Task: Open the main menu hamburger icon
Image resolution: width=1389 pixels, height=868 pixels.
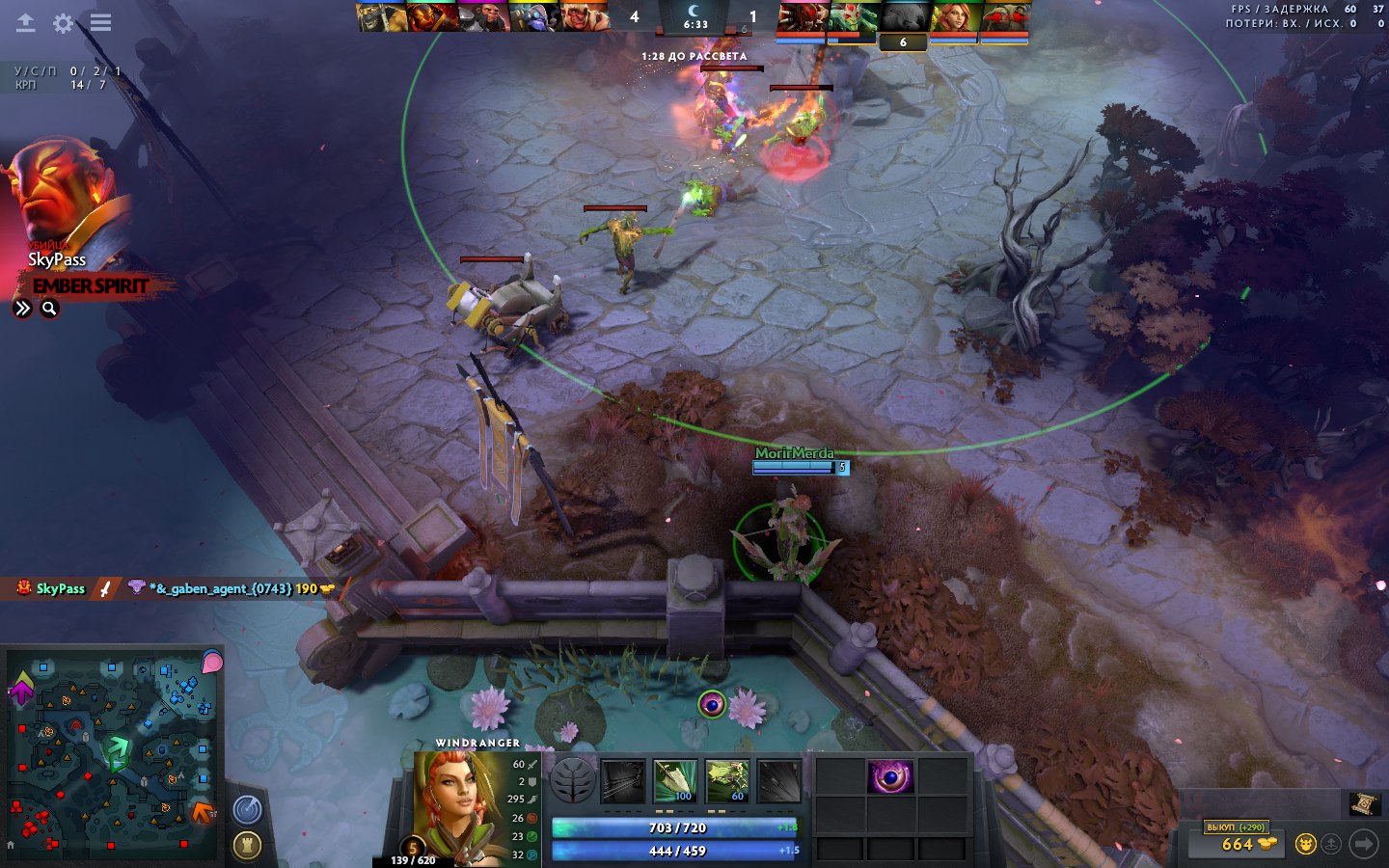Action: pos(100,22)
